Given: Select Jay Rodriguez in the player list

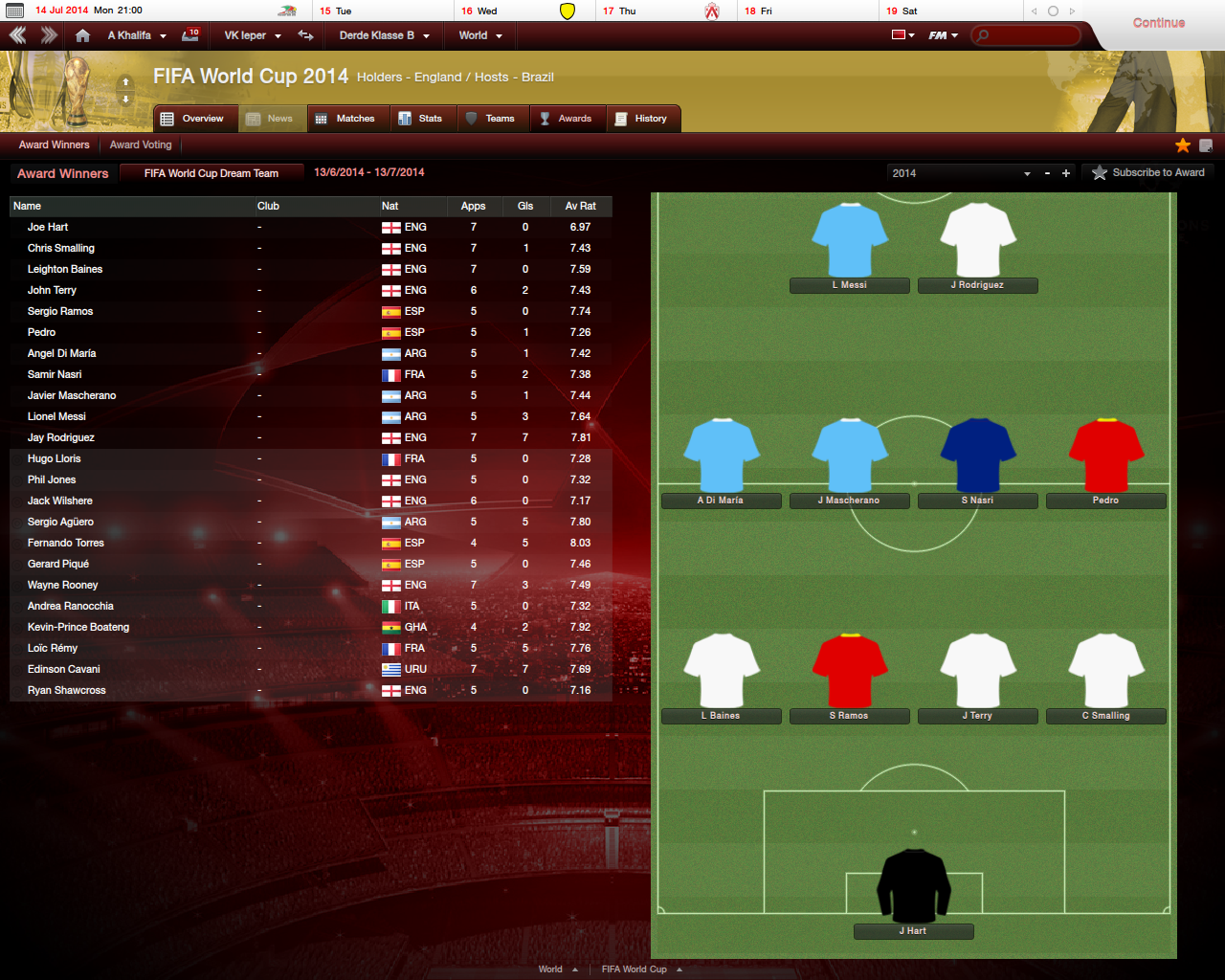Looking at the screenshot, I should [61, 438].
